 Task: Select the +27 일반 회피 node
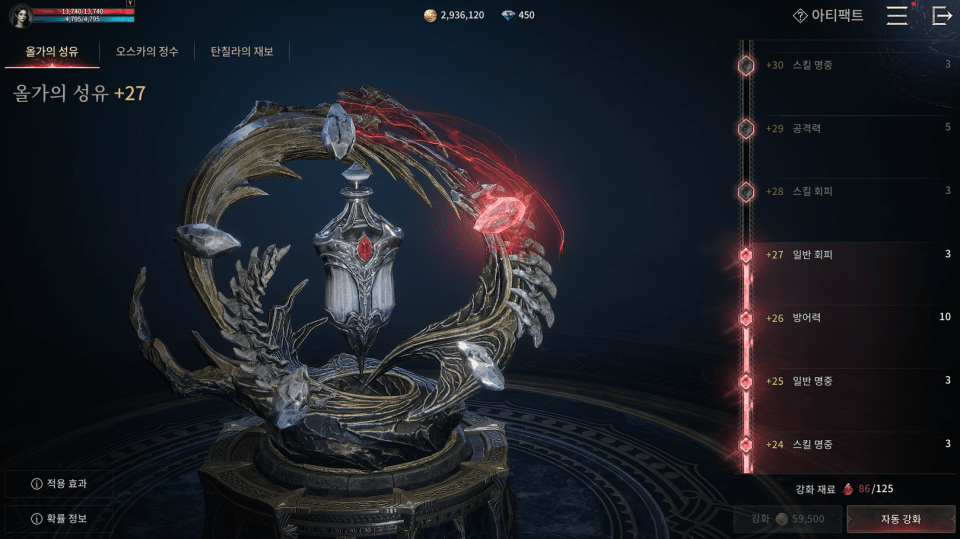point(746,255)
